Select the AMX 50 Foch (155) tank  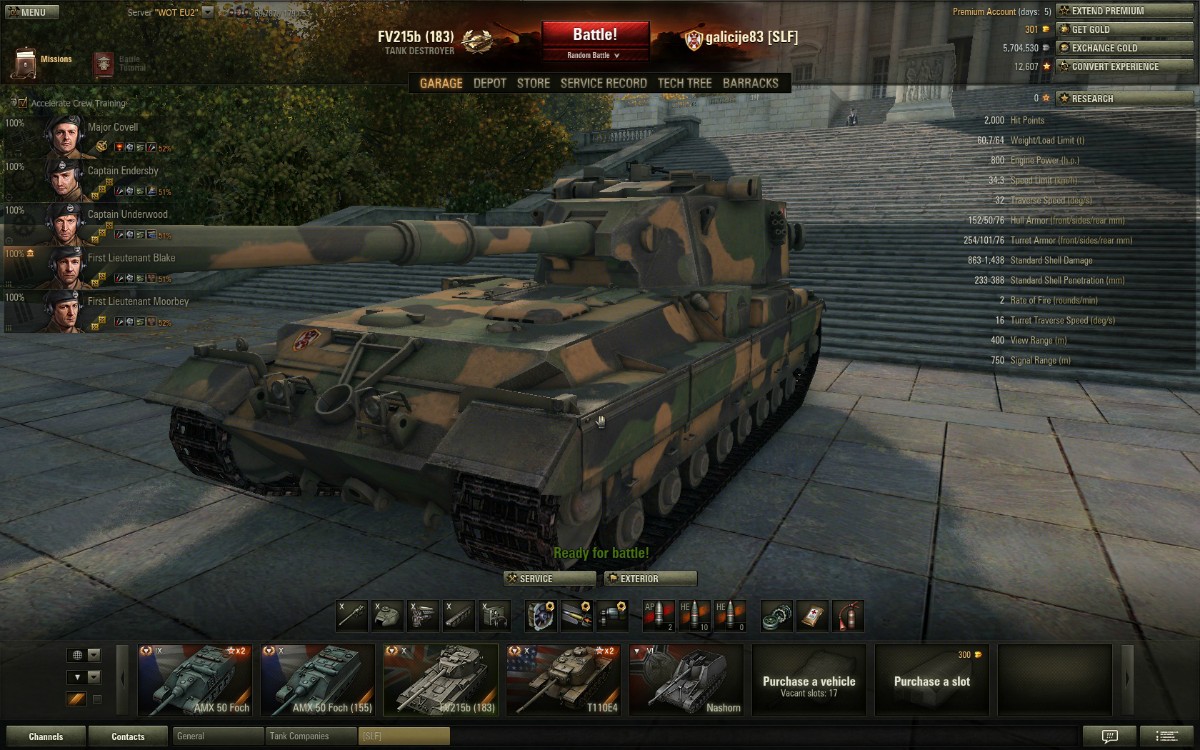318,680
